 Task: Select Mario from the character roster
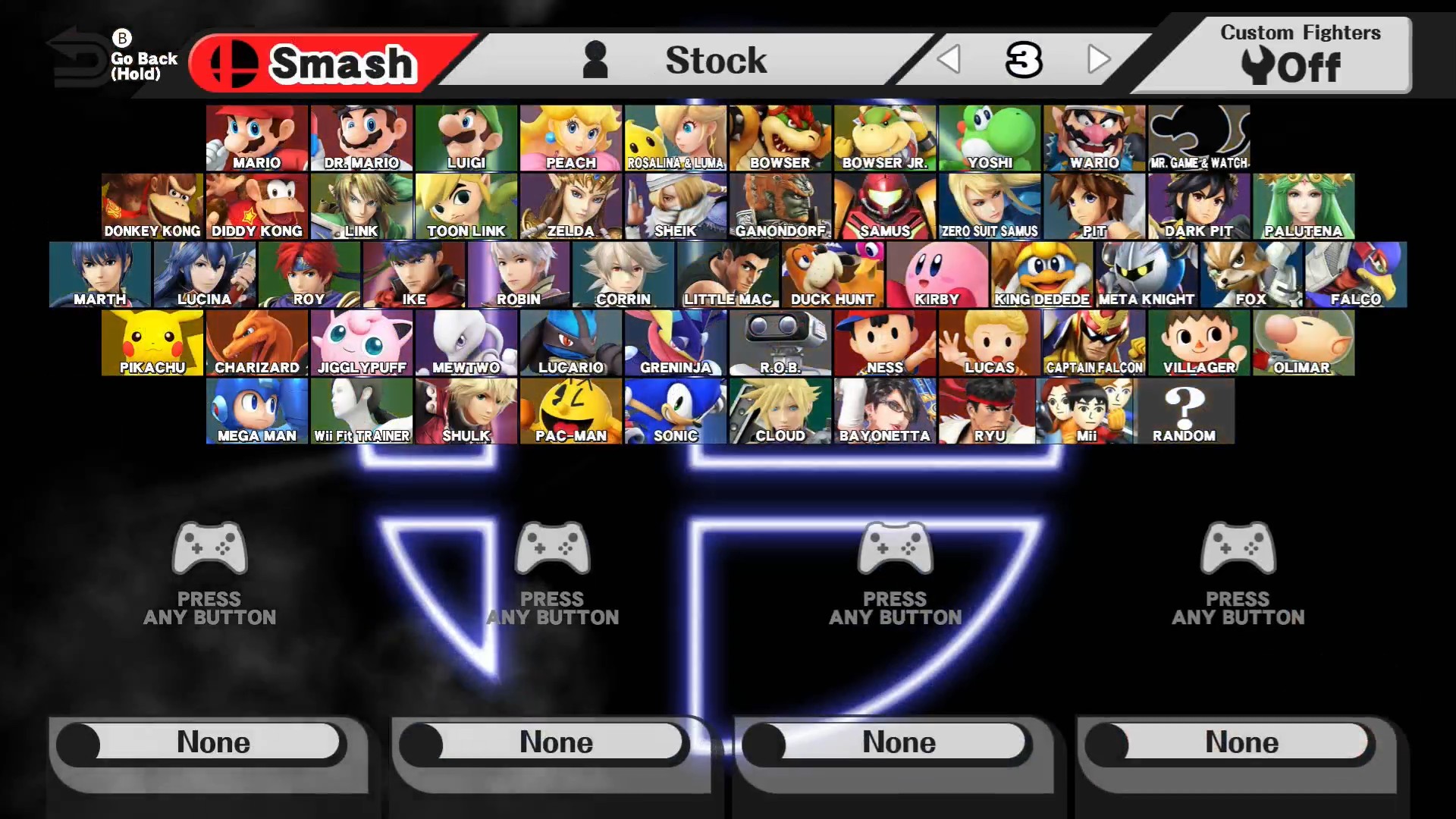pos(256,136)
